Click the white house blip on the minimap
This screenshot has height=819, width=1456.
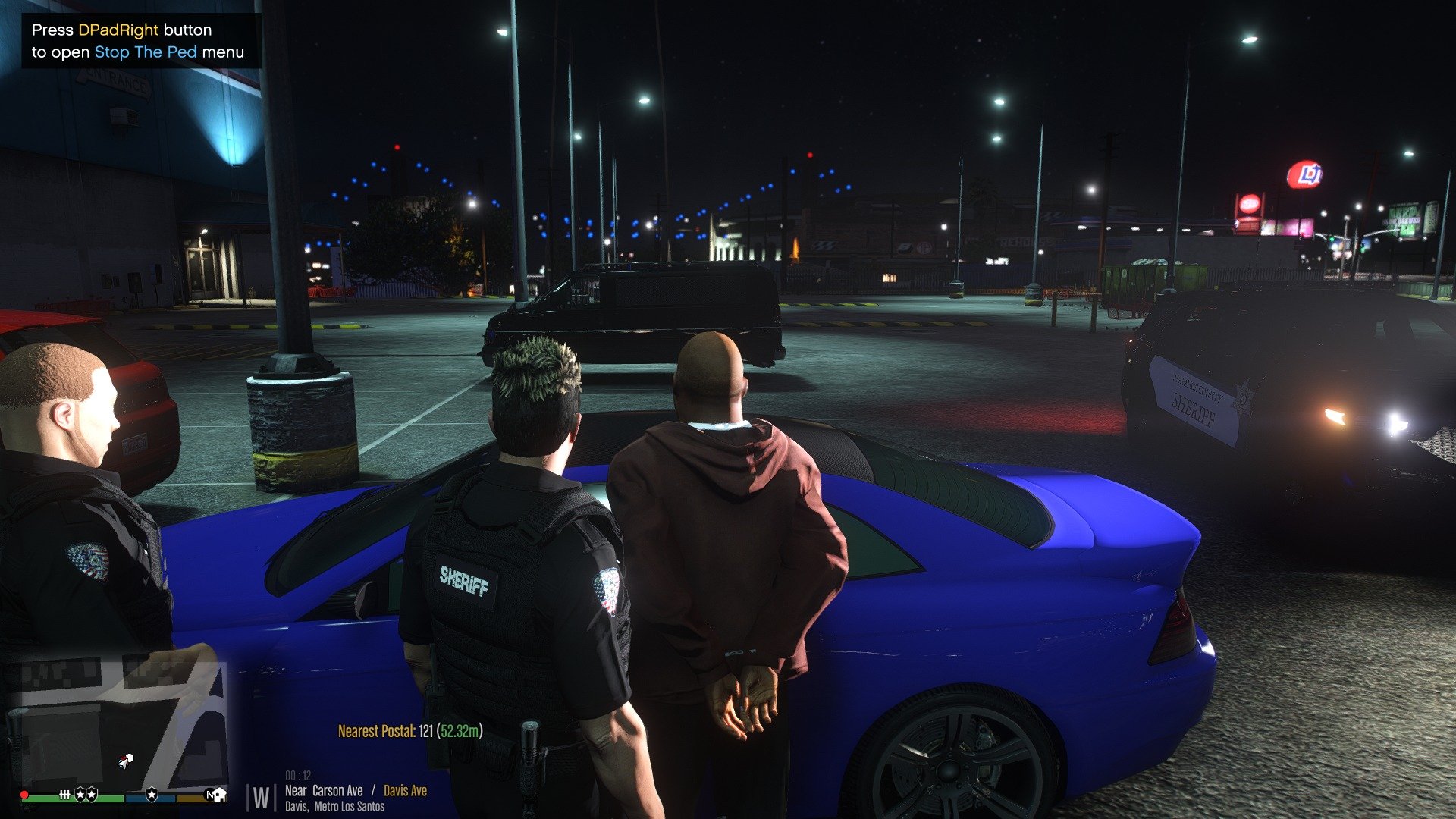[x=219, y=794]
